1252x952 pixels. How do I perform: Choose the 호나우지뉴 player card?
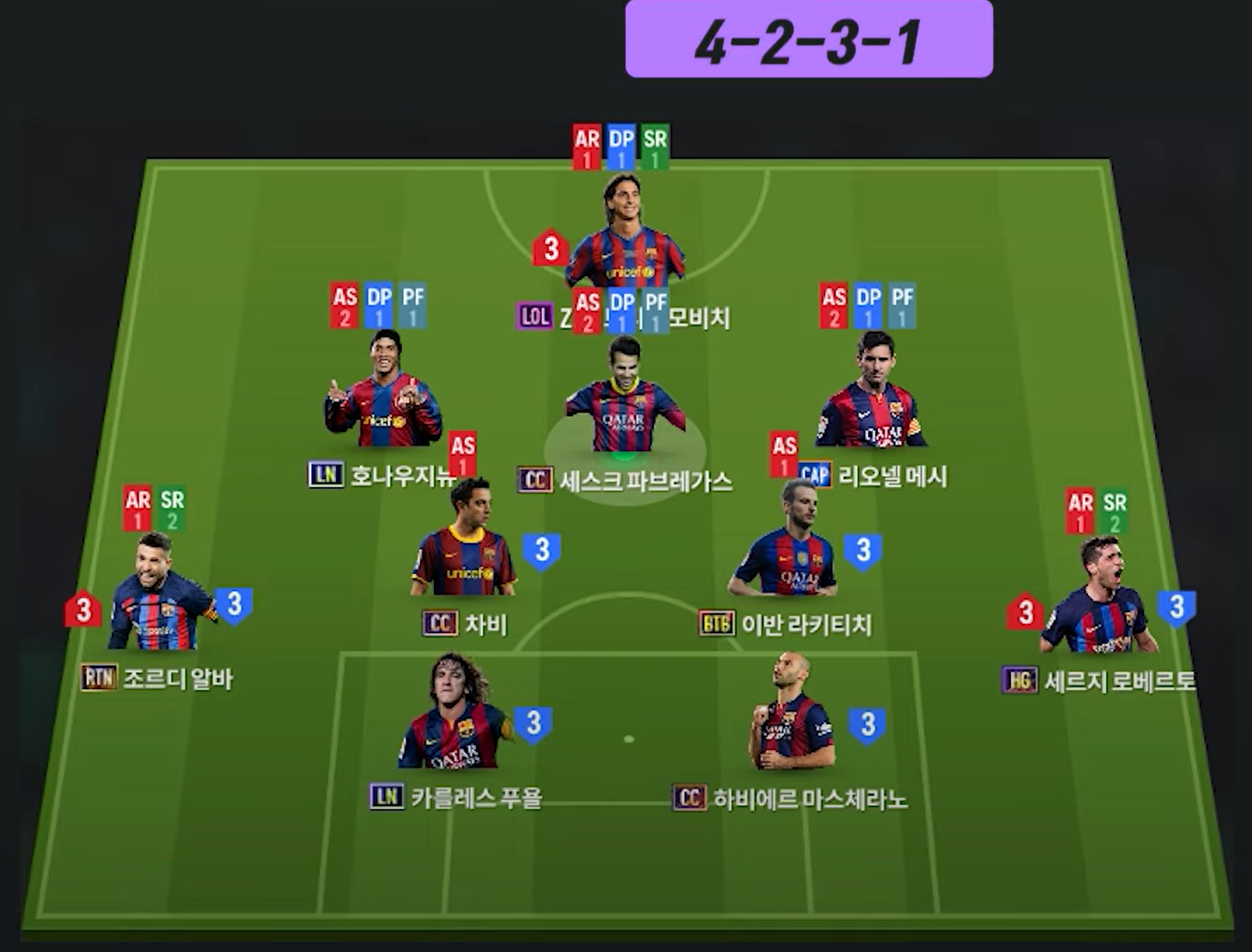[x=383, y=397]
